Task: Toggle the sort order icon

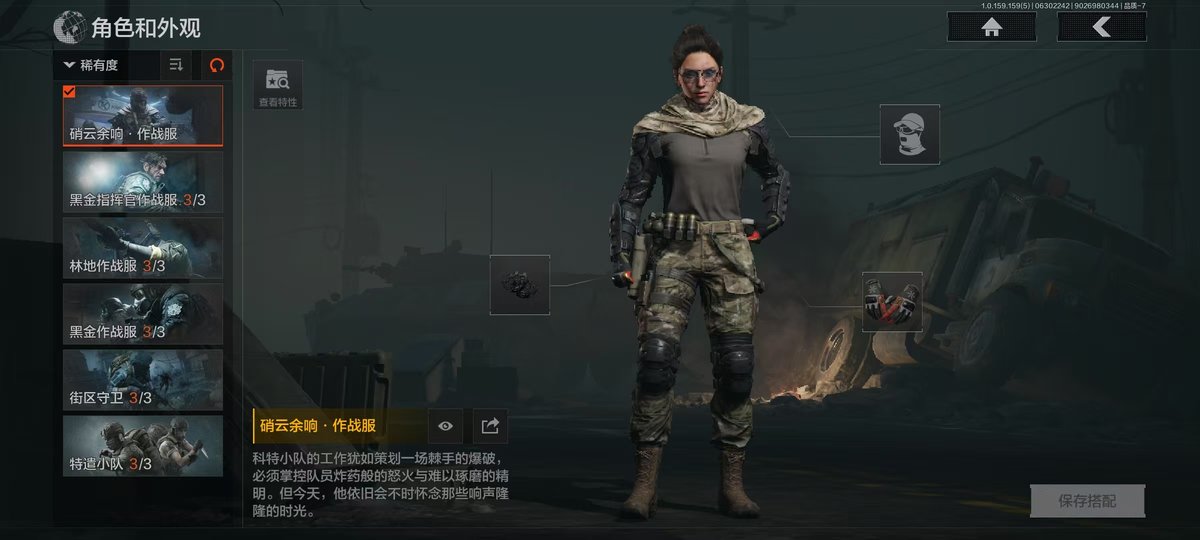Action: pos(176,65)
